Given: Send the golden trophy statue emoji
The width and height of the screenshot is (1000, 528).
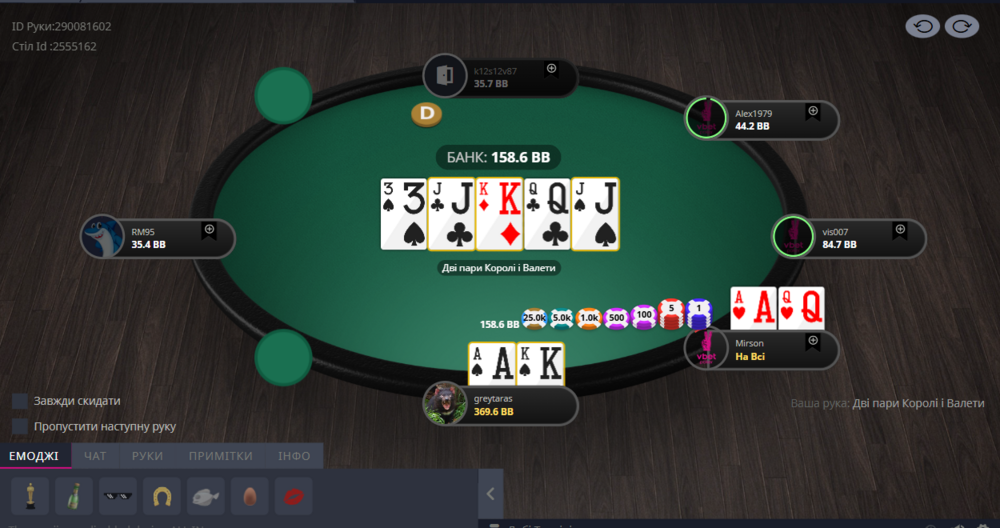Looking at the screenshot, I should [30, 495].
